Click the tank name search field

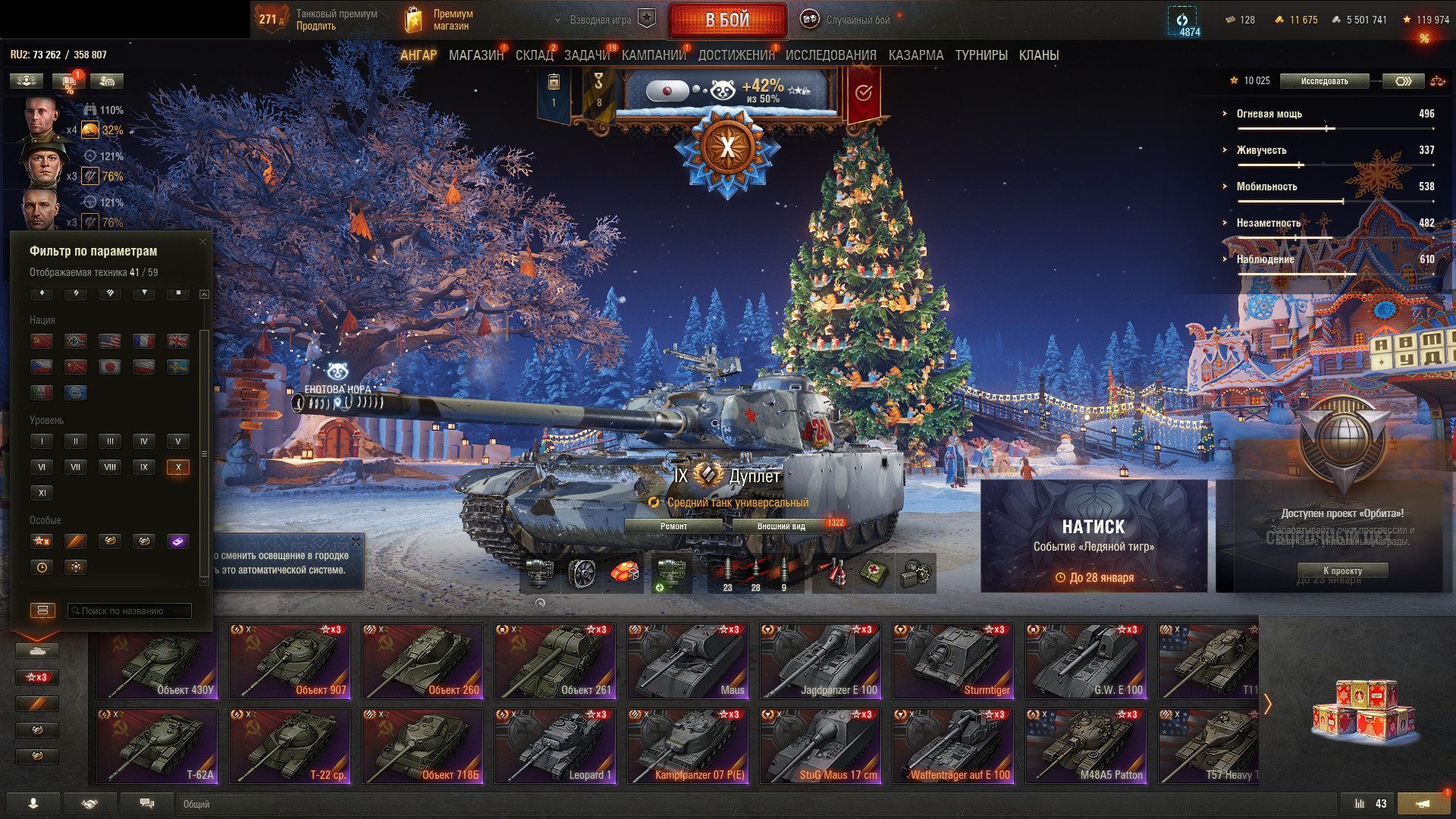129,610
